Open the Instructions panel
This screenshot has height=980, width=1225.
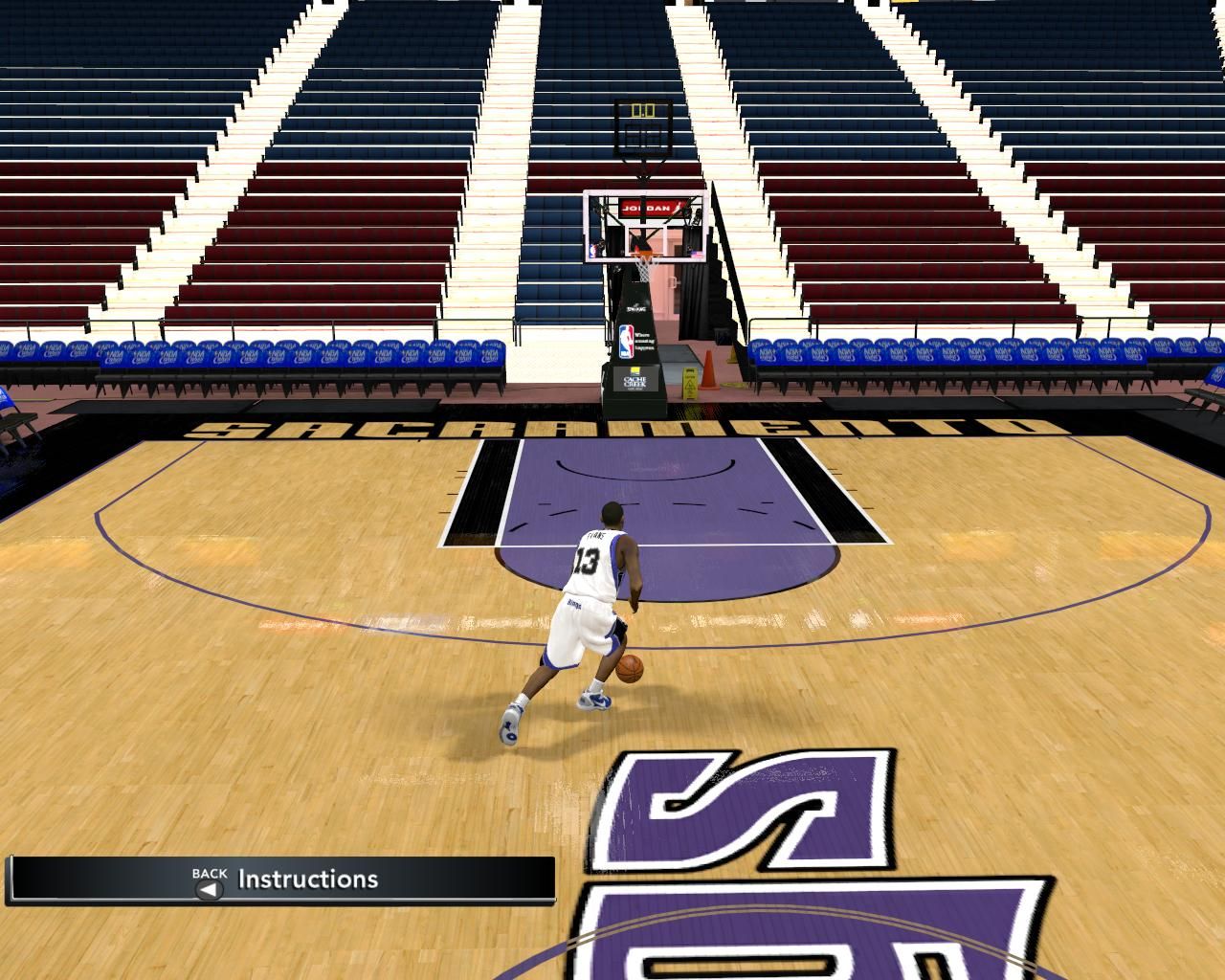[x=306, y=880]
